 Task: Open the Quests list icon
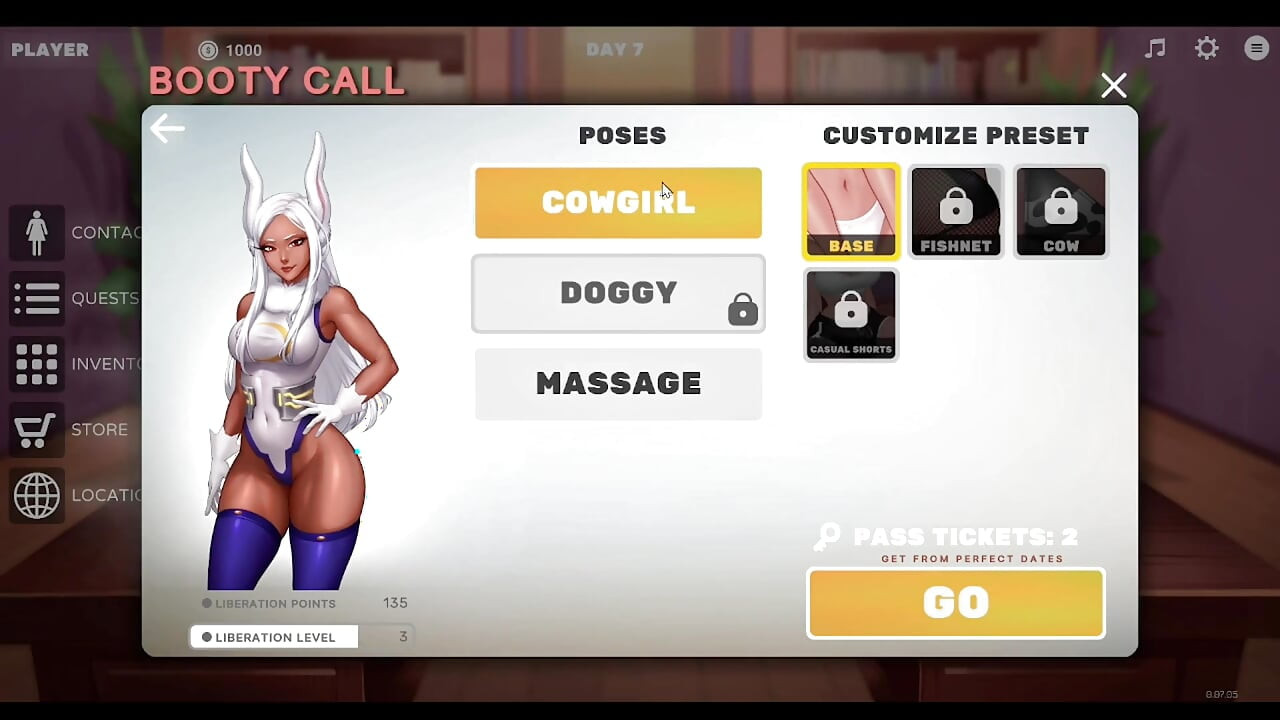coord(37,298)
